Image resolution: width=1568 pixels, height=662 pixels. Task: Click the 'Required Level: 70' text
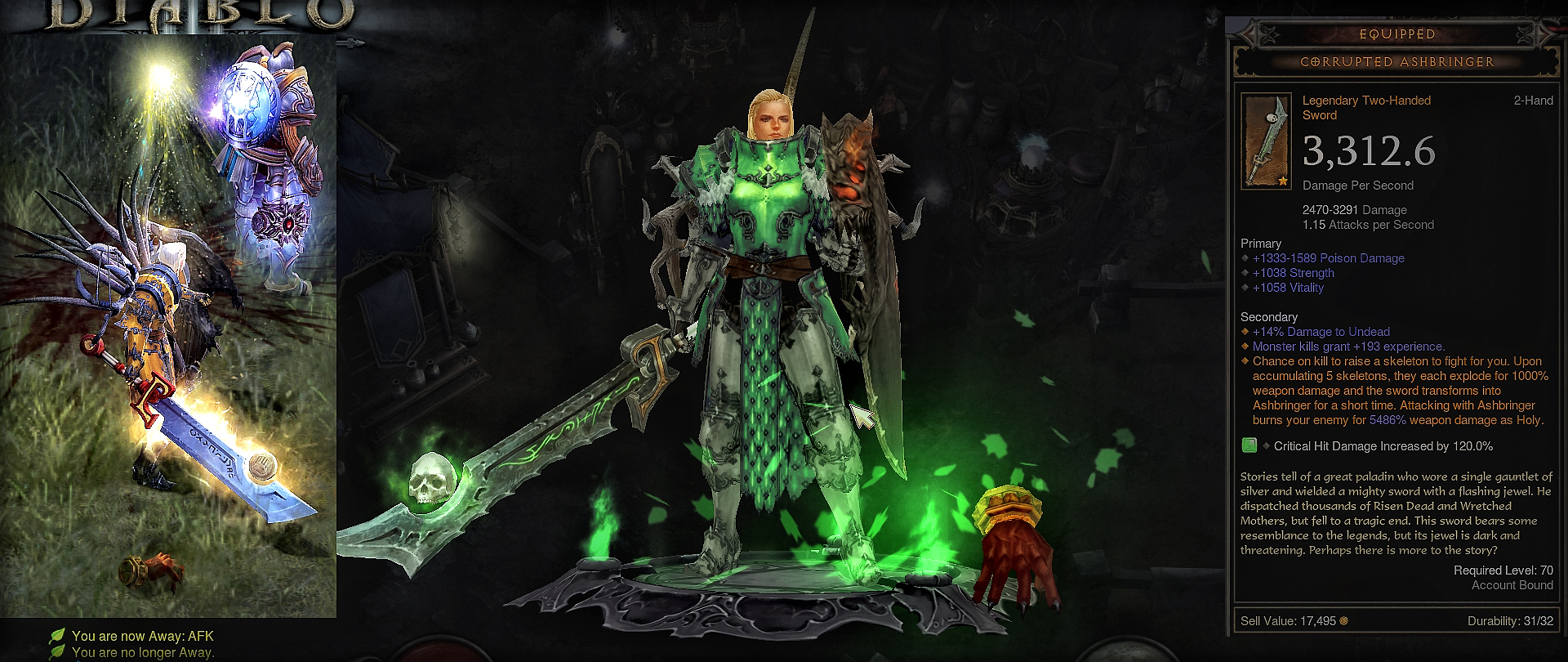(1503, 570)
